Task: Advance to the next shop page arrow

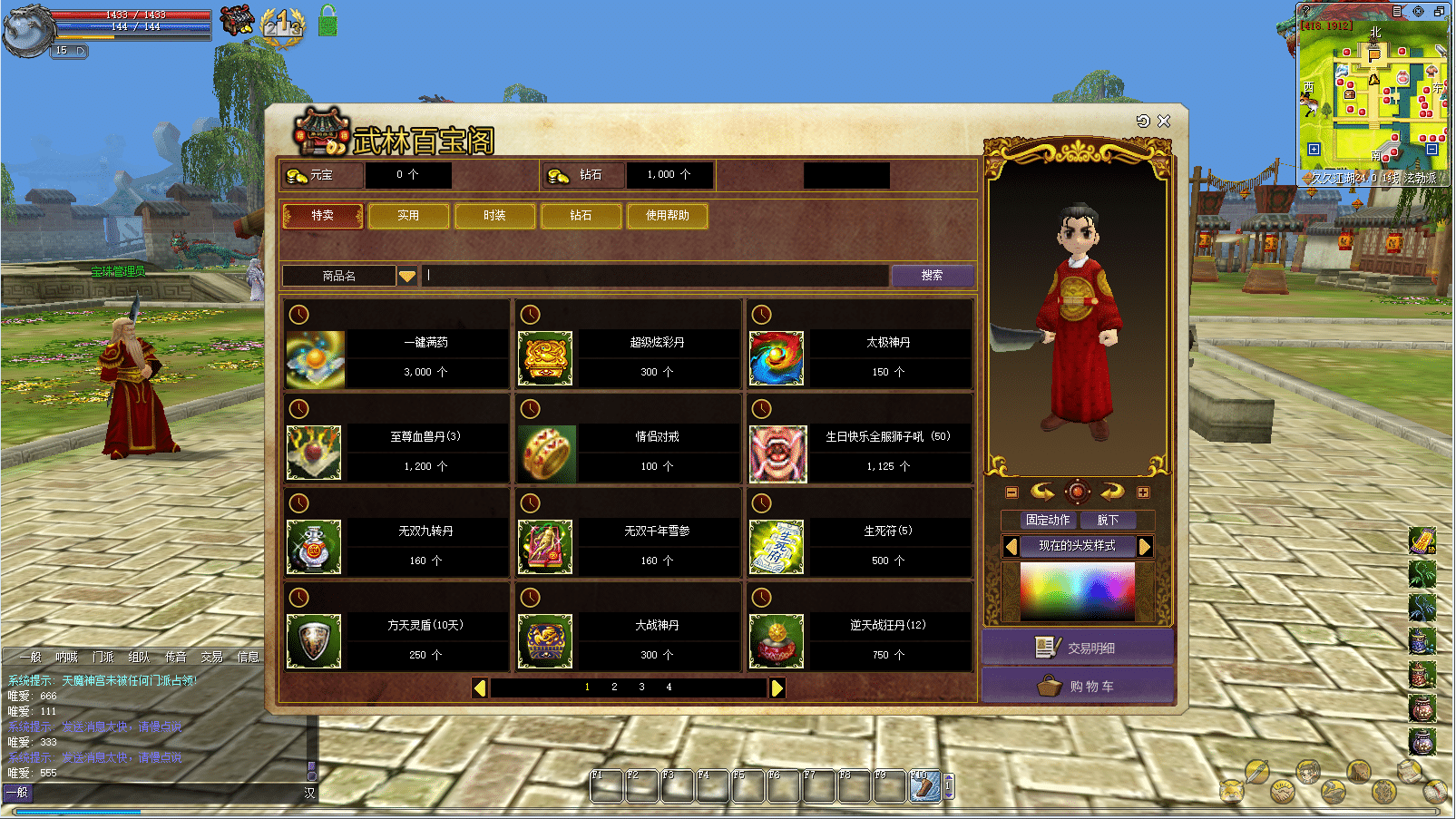Action: 777,688
